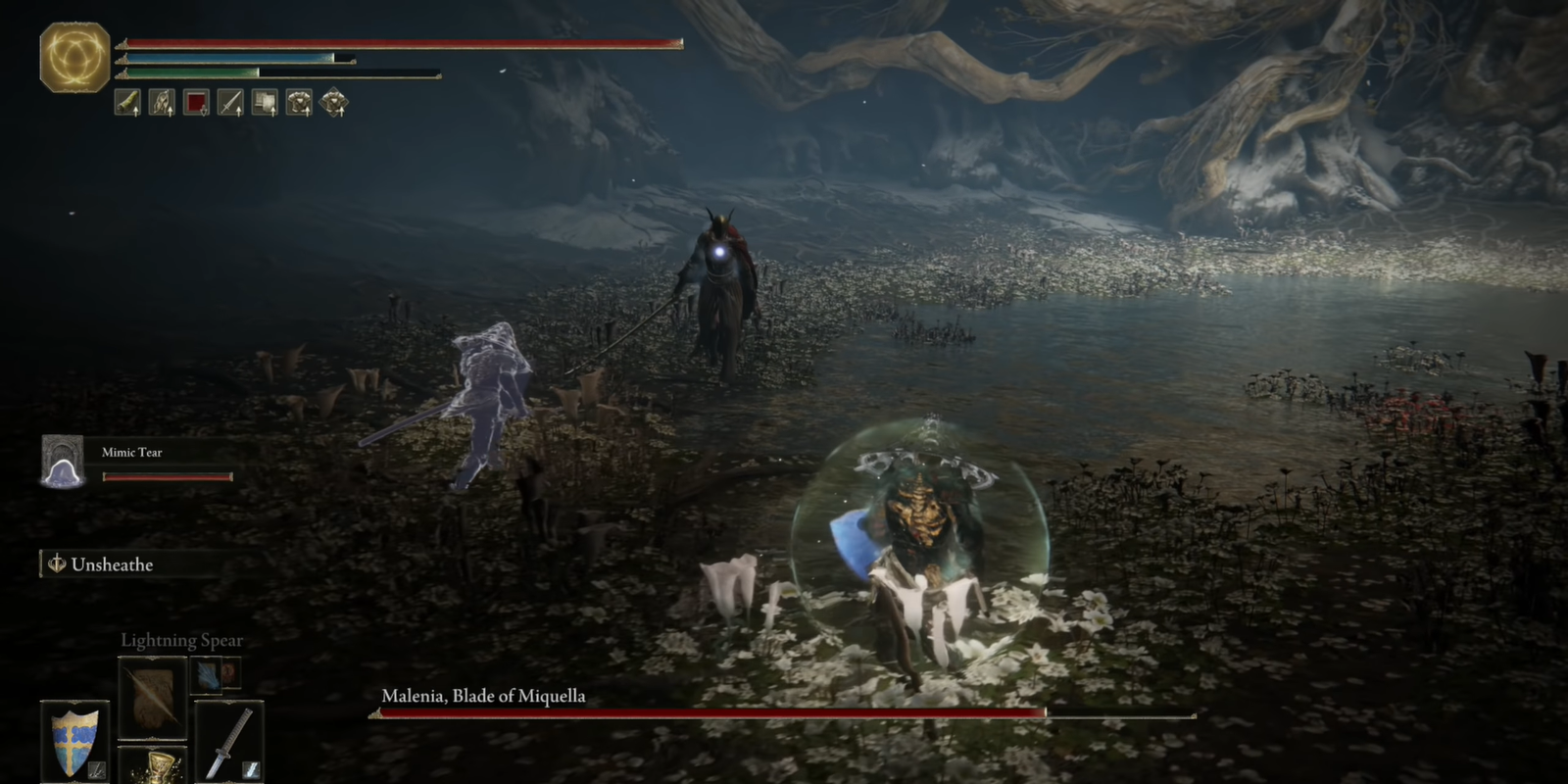The height and width of the screenshot is (784, 1568).
Task: Click the scroll-and-pouch slot icon
Action: click(x=265, y=103)
